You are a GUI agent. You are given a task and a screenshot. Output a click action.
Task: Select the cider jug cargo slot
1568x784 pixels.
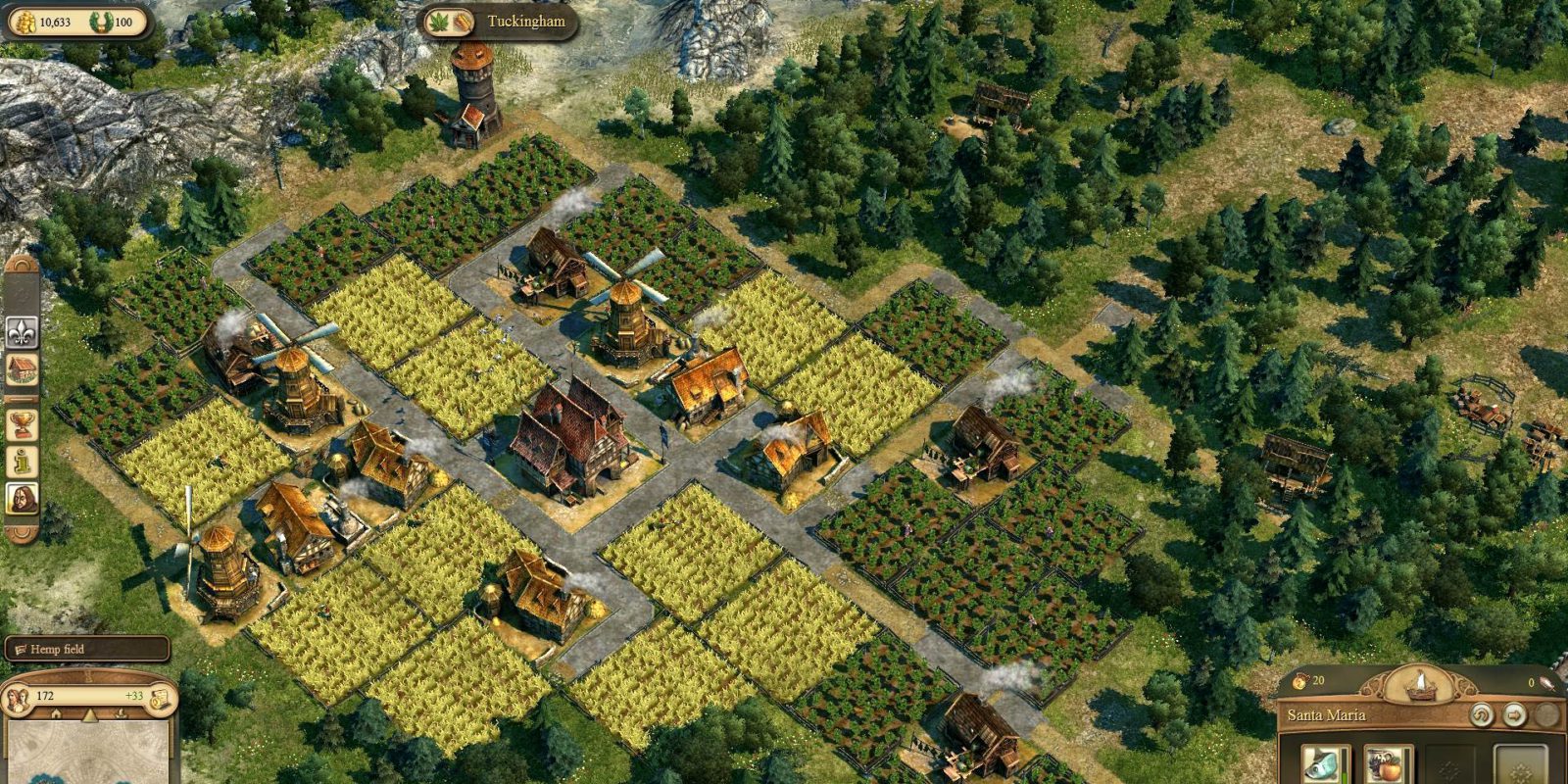1389,763
